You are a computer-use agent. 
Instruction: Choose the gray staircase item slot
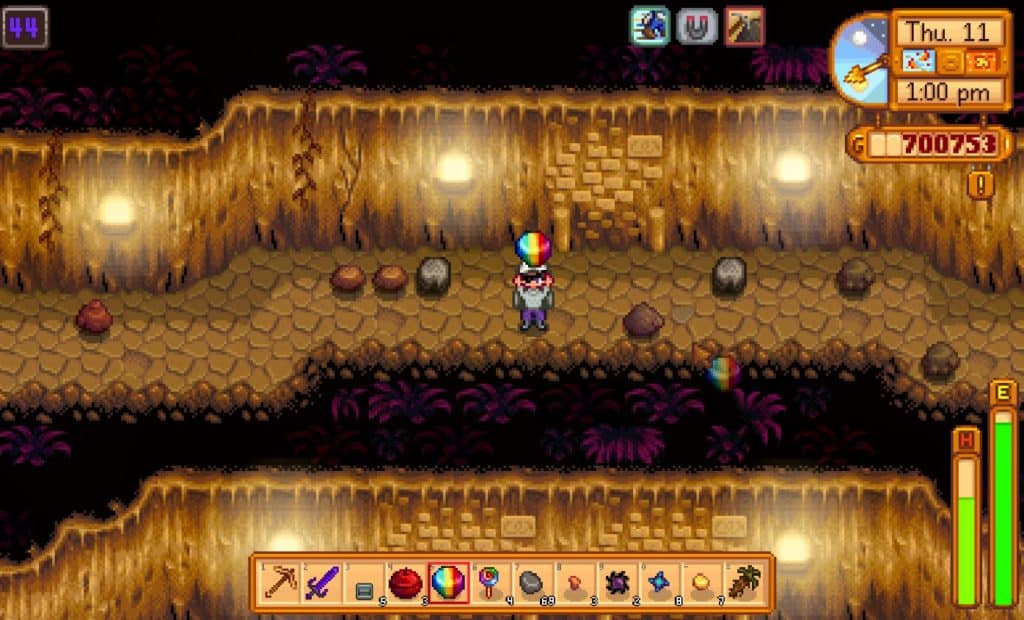pyautogui.click(x=364, y=581)
